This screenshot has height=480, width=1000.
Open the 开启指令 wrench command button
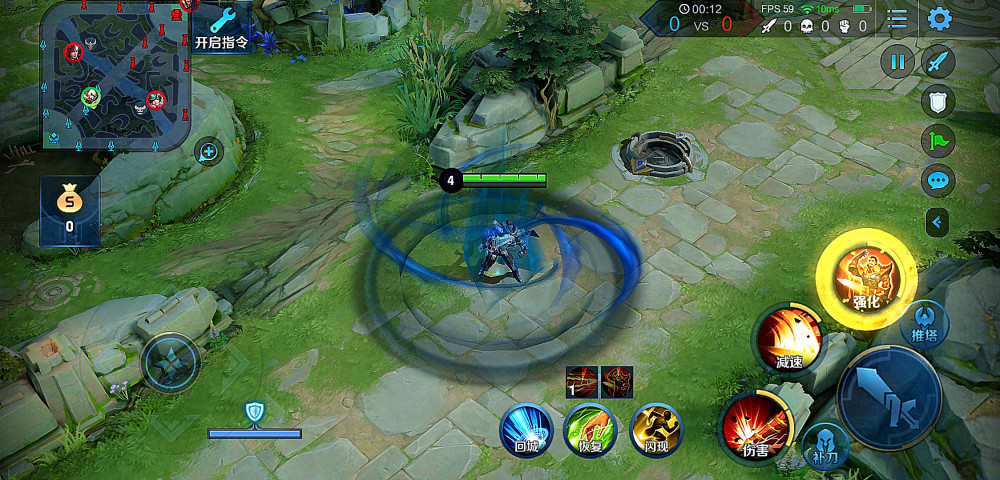[x=223, y=28]
